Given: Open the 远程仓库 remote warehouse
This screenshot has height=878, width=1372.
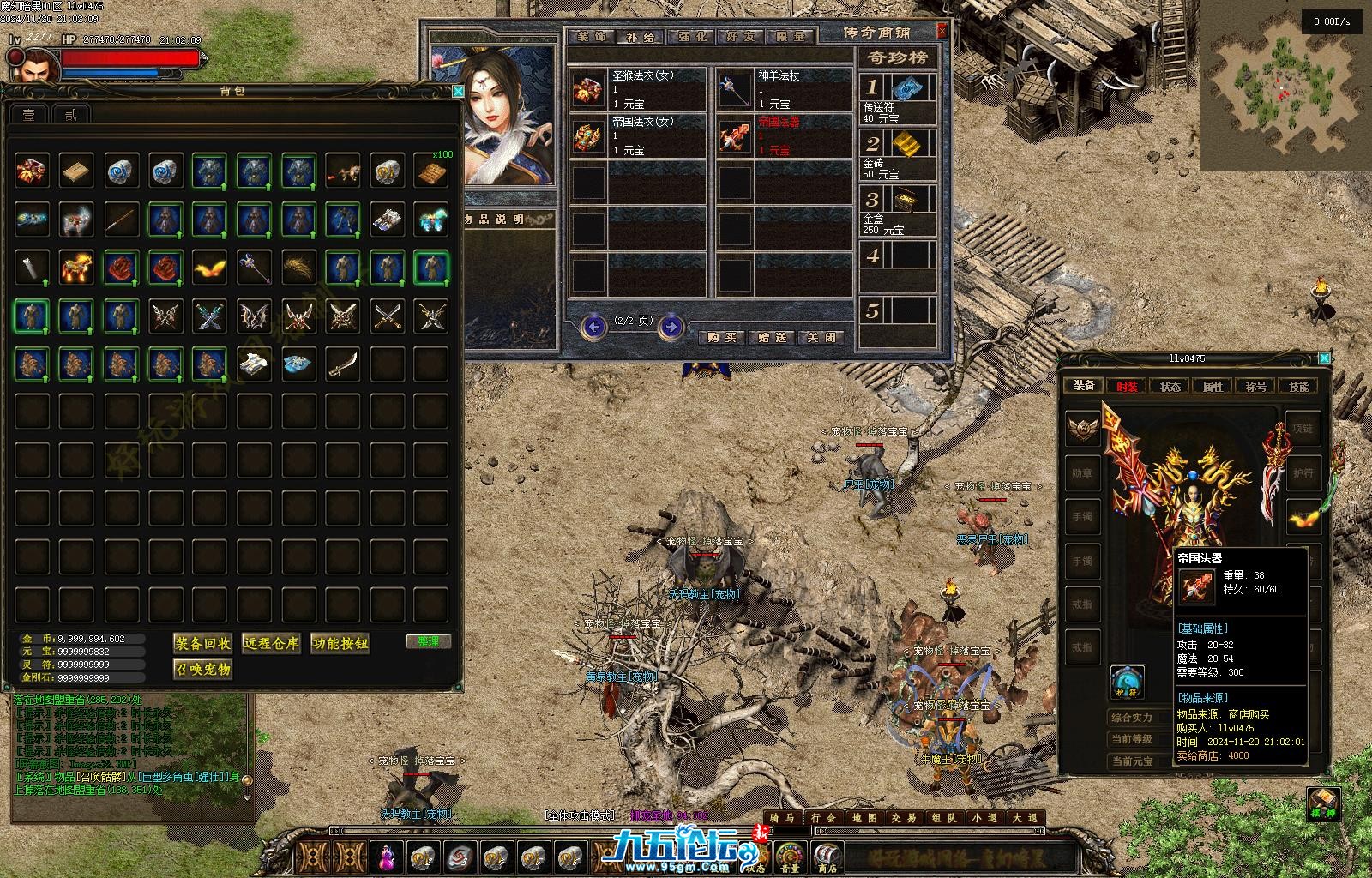Looking at the screenshot, I should point(271,643).
